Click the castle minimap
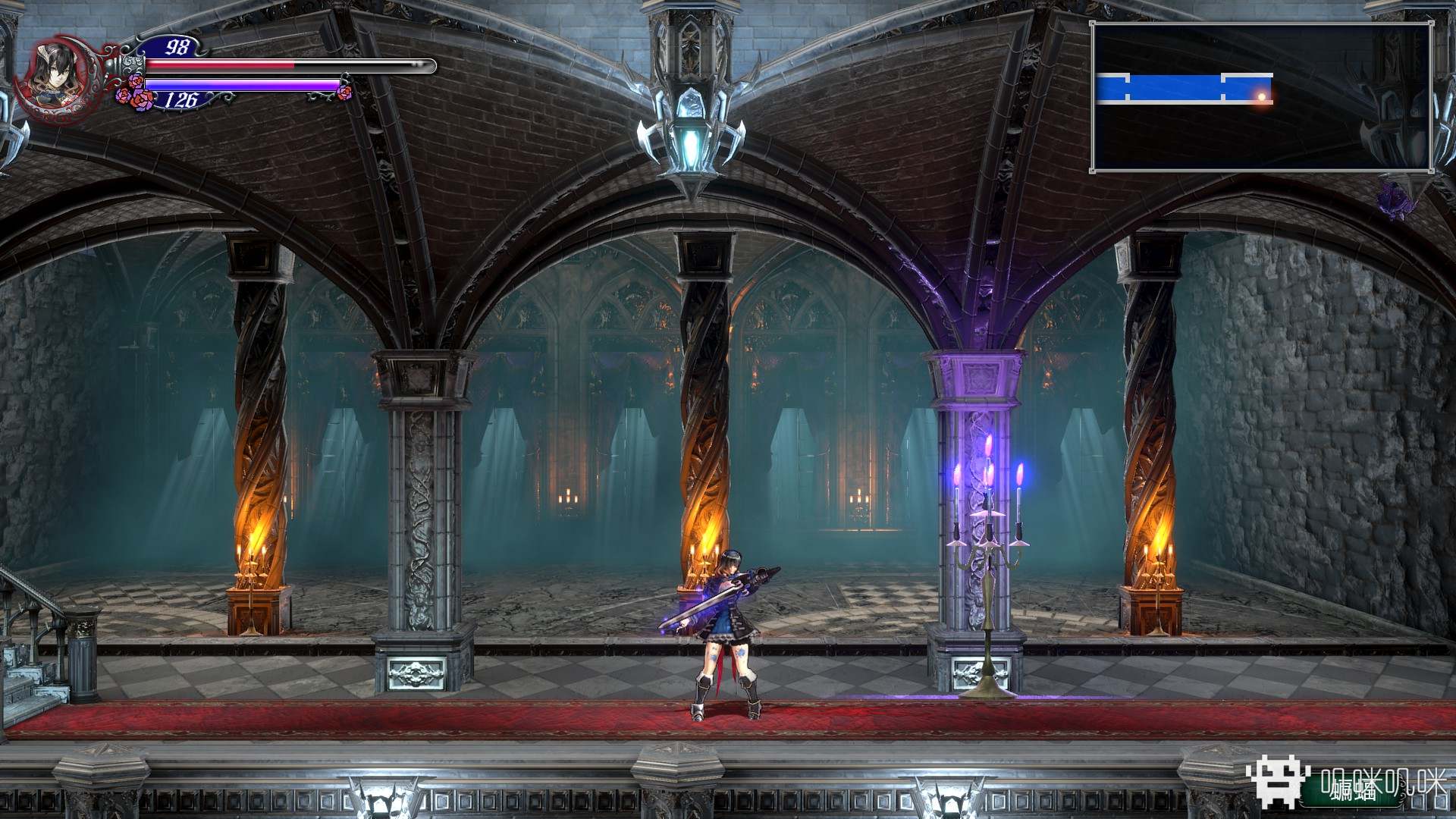The image size is (1456, 819). [x=1261, y=97]
